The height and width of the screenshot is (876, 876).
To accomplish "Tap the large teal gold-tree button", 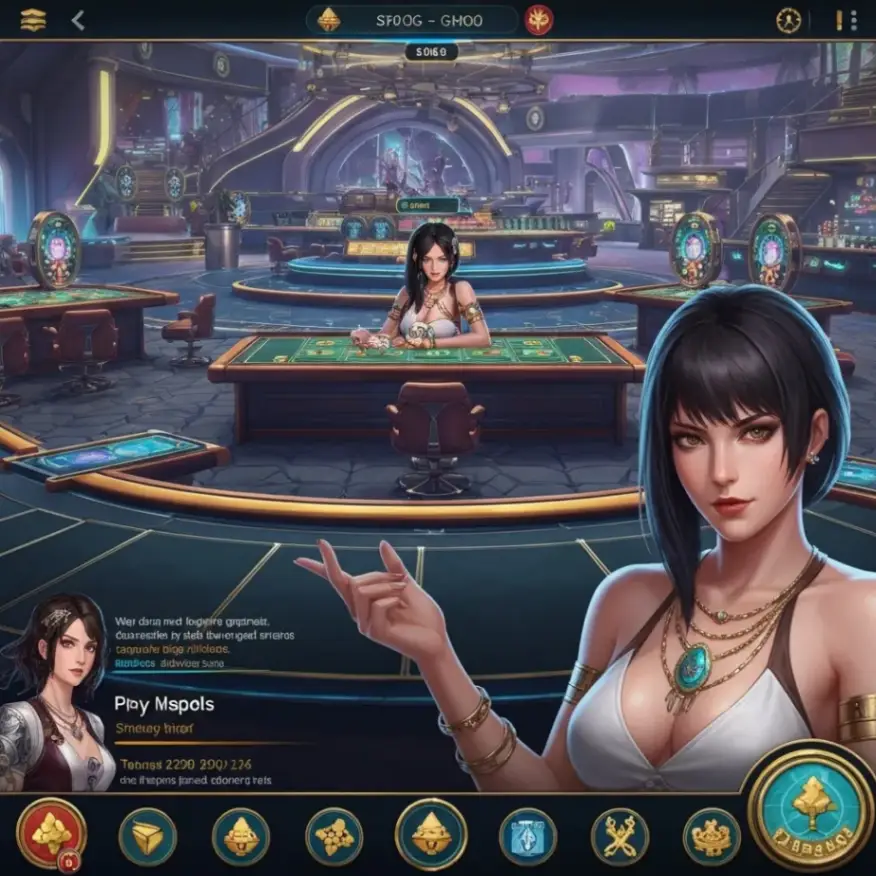I will (x=812, y=806).
